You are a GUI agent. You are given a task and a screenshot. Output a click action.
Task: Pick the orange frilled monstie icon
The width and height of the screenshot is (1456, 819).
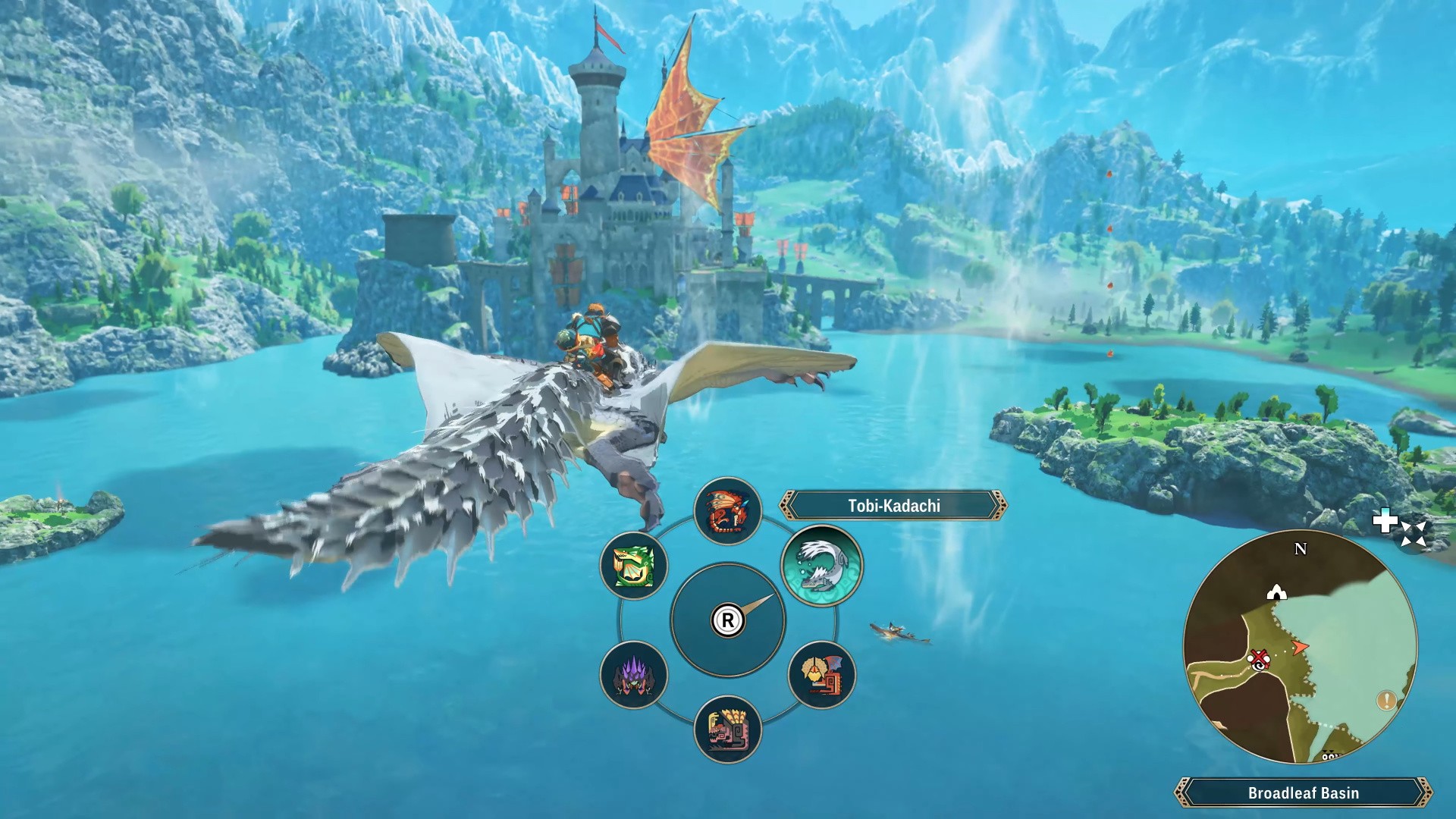point(822,673)
